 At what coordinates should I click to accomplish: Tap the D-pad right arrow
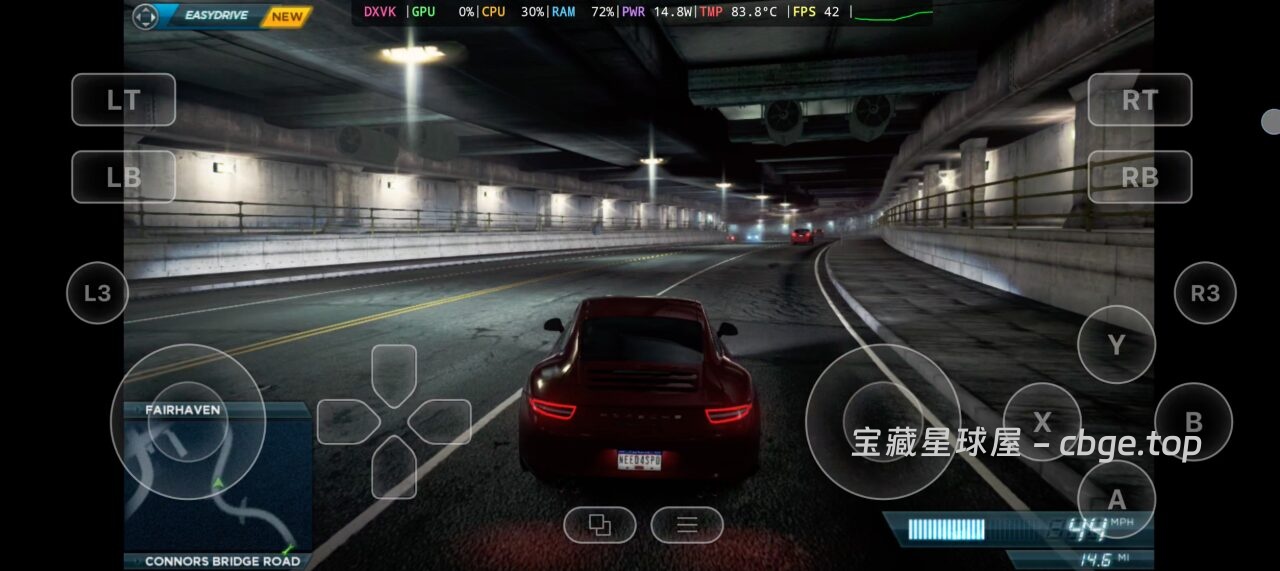[x=441, y=421]
